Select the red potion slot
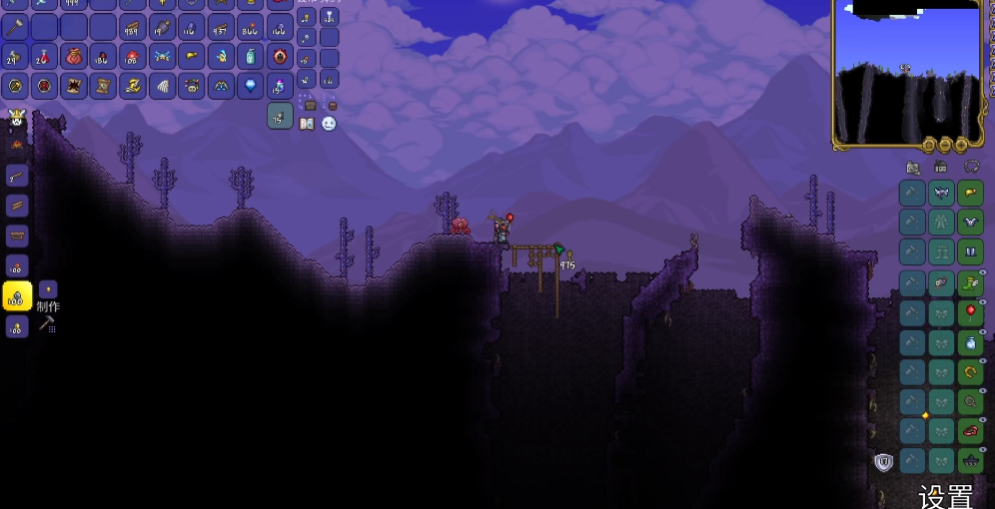The height and width of the screenshot is (509, 995). point(45,56)
